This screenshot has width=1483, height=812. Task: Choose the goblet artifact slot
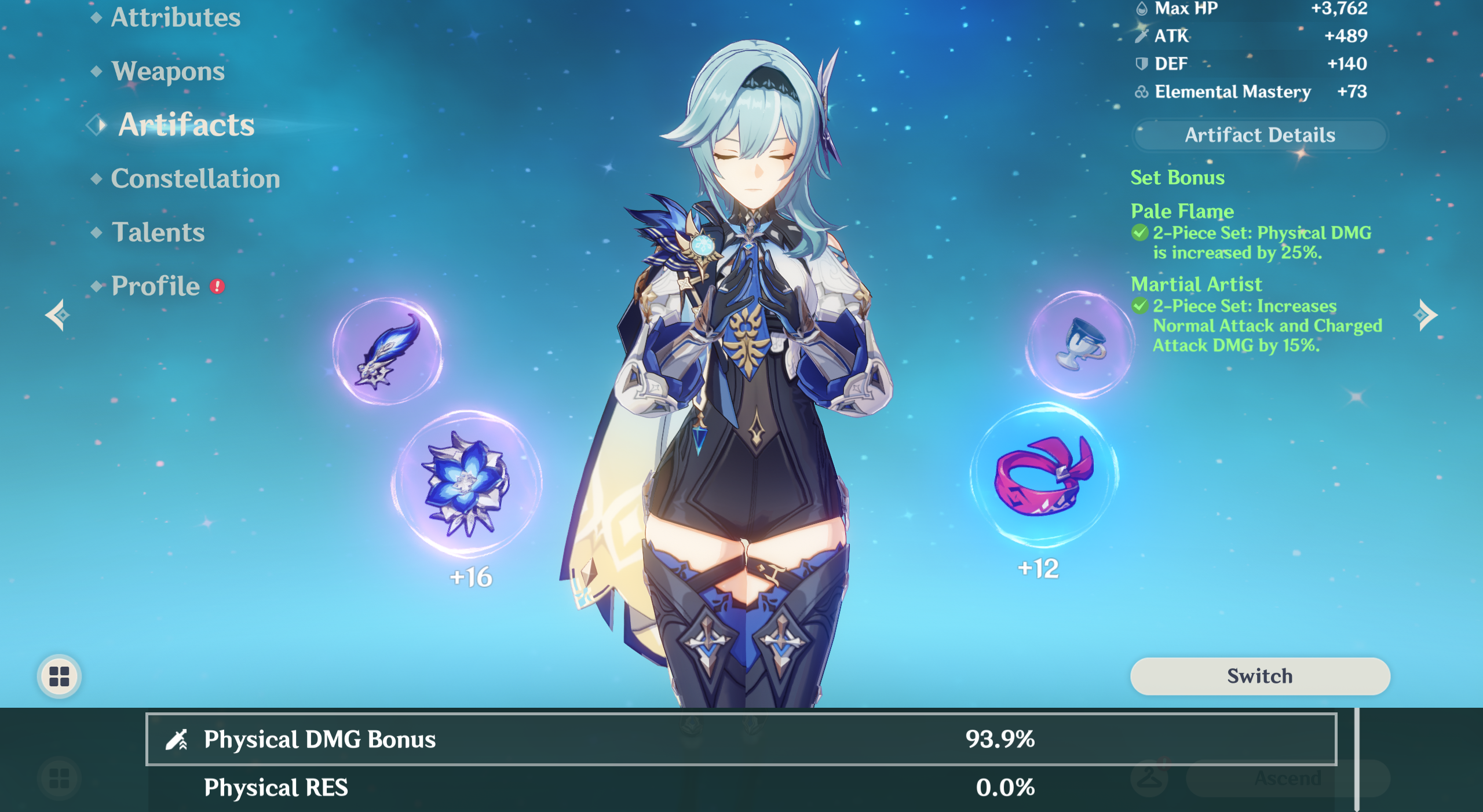(x=1079, y=345)
